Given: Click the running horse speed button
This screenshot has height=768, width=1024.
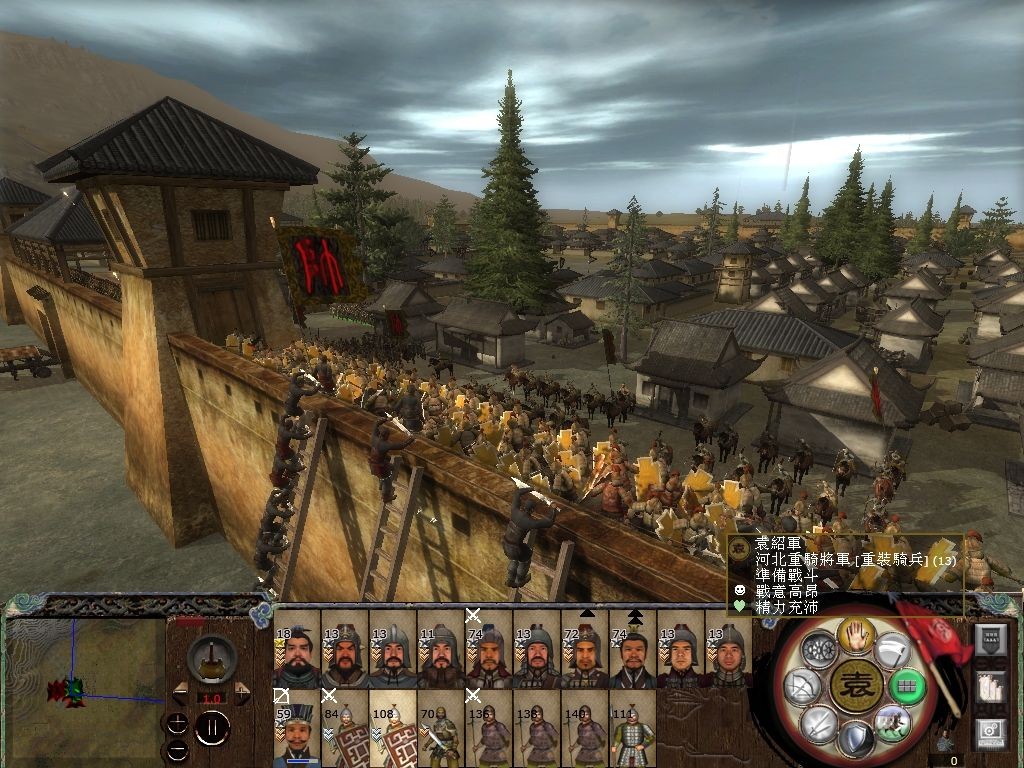Looking at the screenshot, I should point(892,722).
